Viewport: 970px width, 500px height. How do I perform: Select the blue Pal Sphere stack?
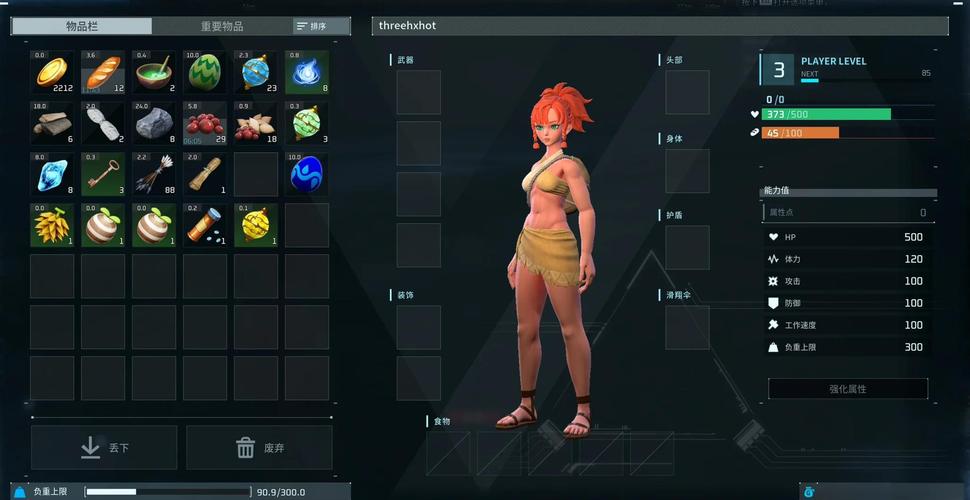(x=256, y=73)
